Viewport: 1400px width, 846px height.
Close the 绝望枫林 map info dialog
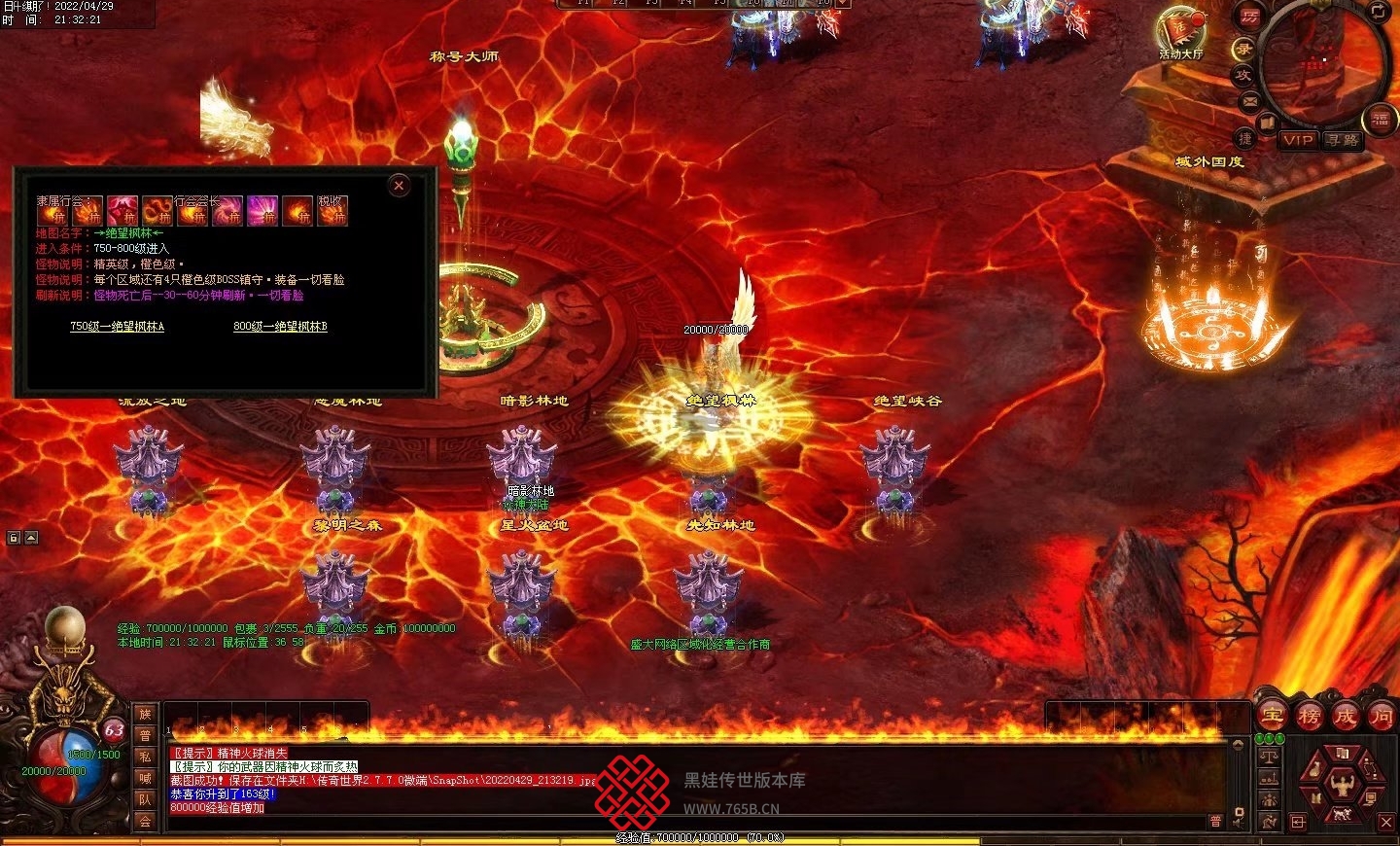click(x=399, y=186)
